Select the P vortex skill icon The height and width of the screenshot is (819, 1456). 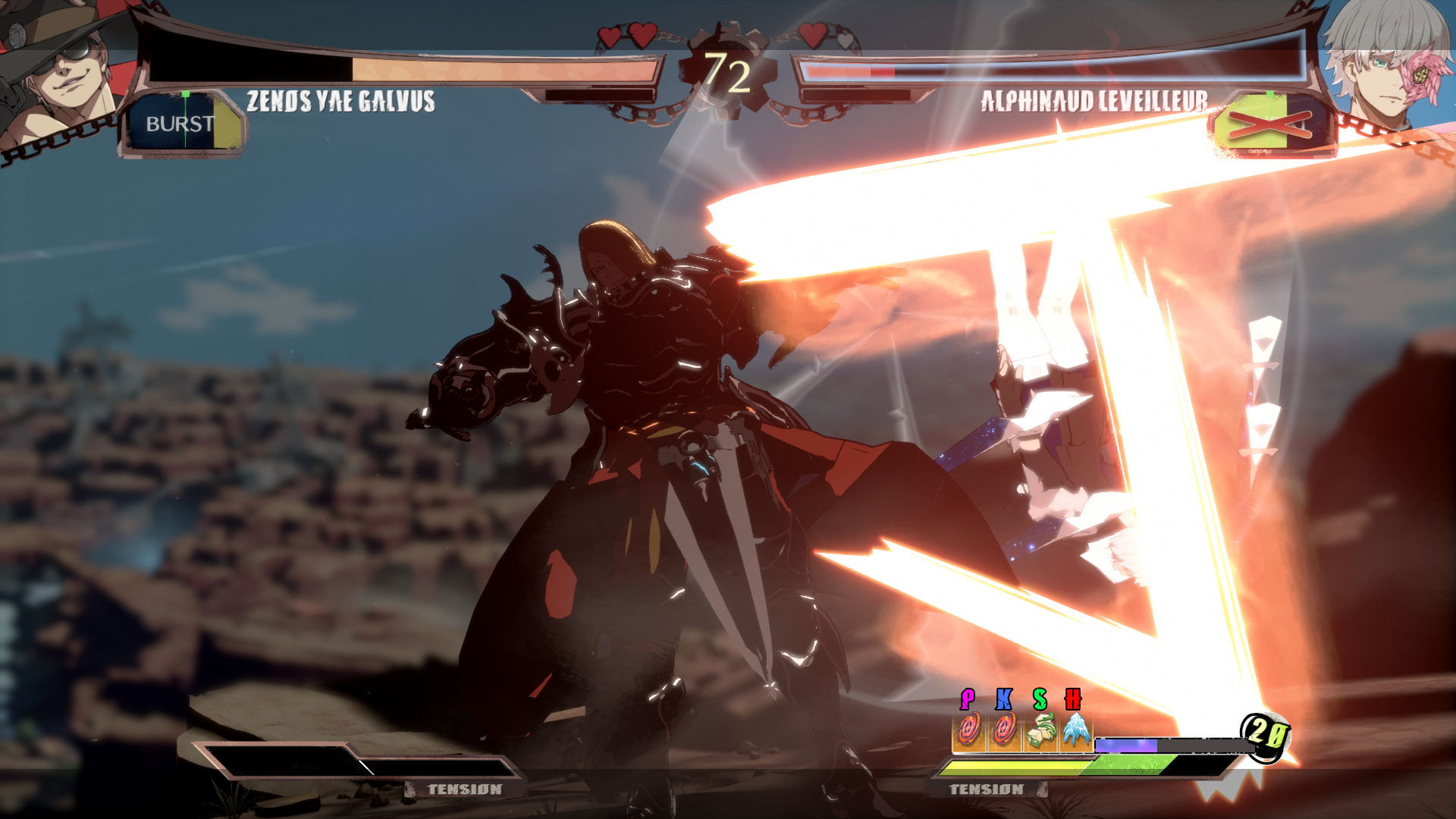click(968, 730)
